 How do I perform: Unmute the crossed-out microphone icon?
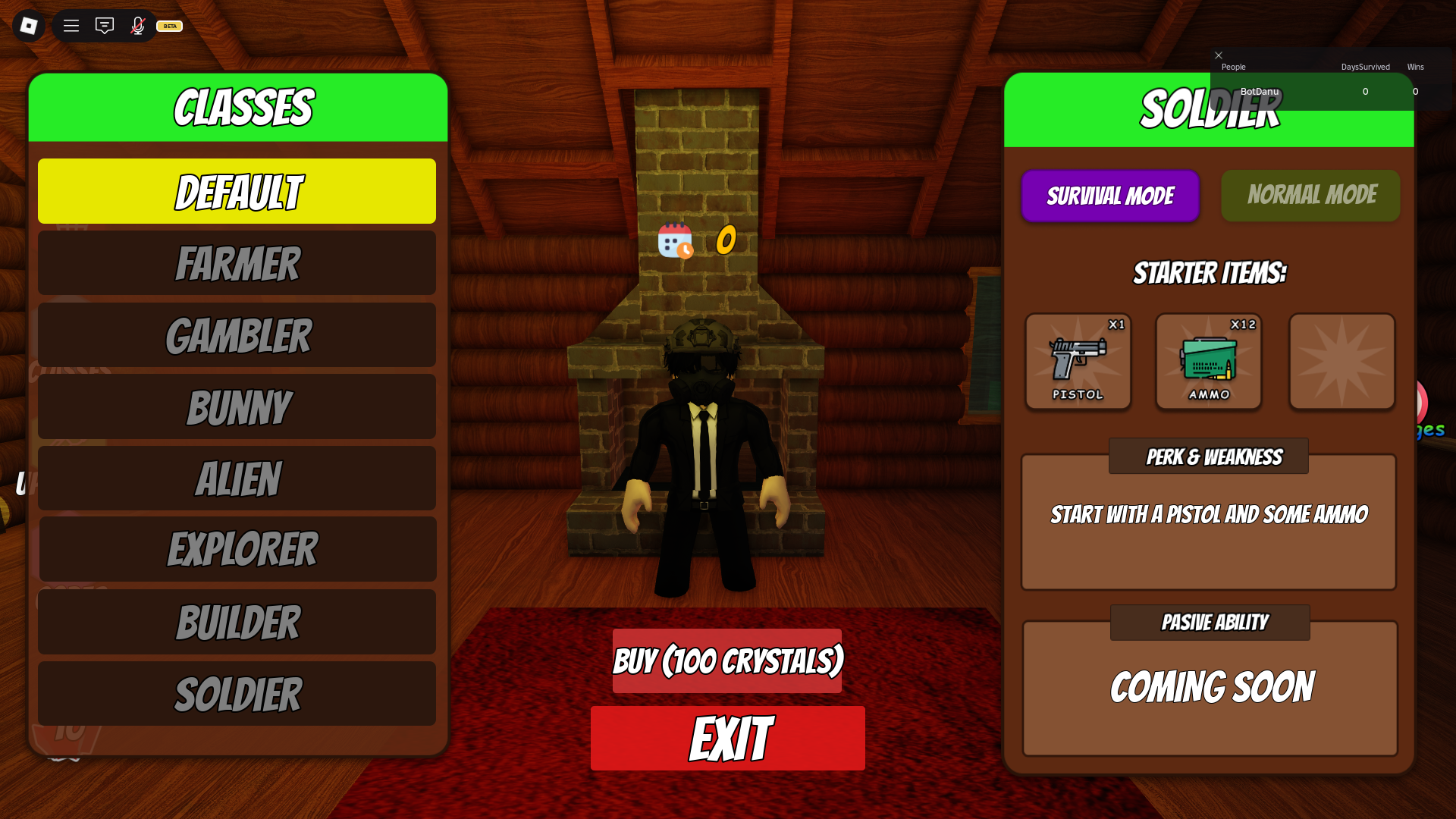136,25
